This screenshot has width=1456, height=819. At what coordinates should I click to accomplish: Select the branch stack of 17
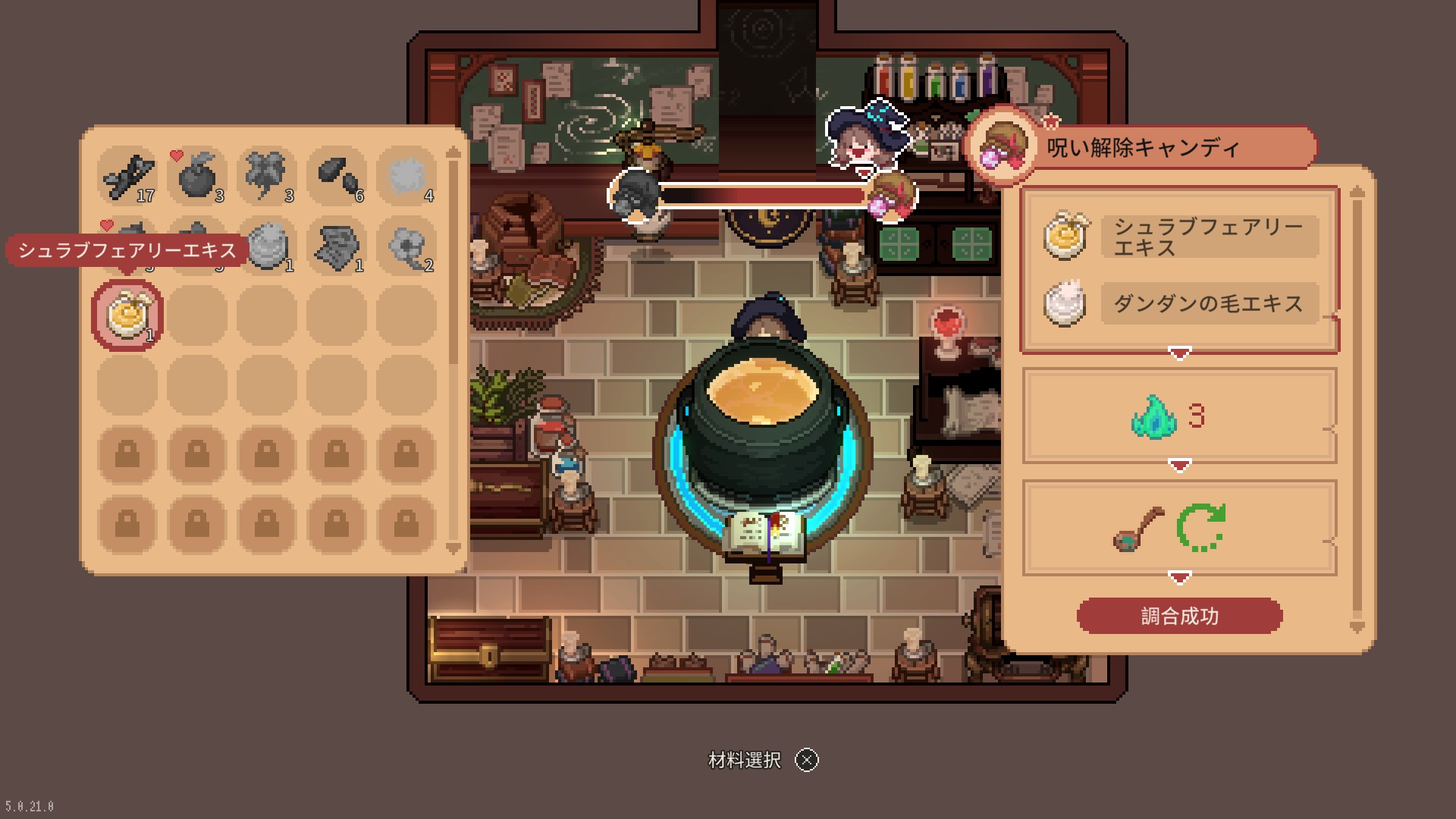[127, 176]
